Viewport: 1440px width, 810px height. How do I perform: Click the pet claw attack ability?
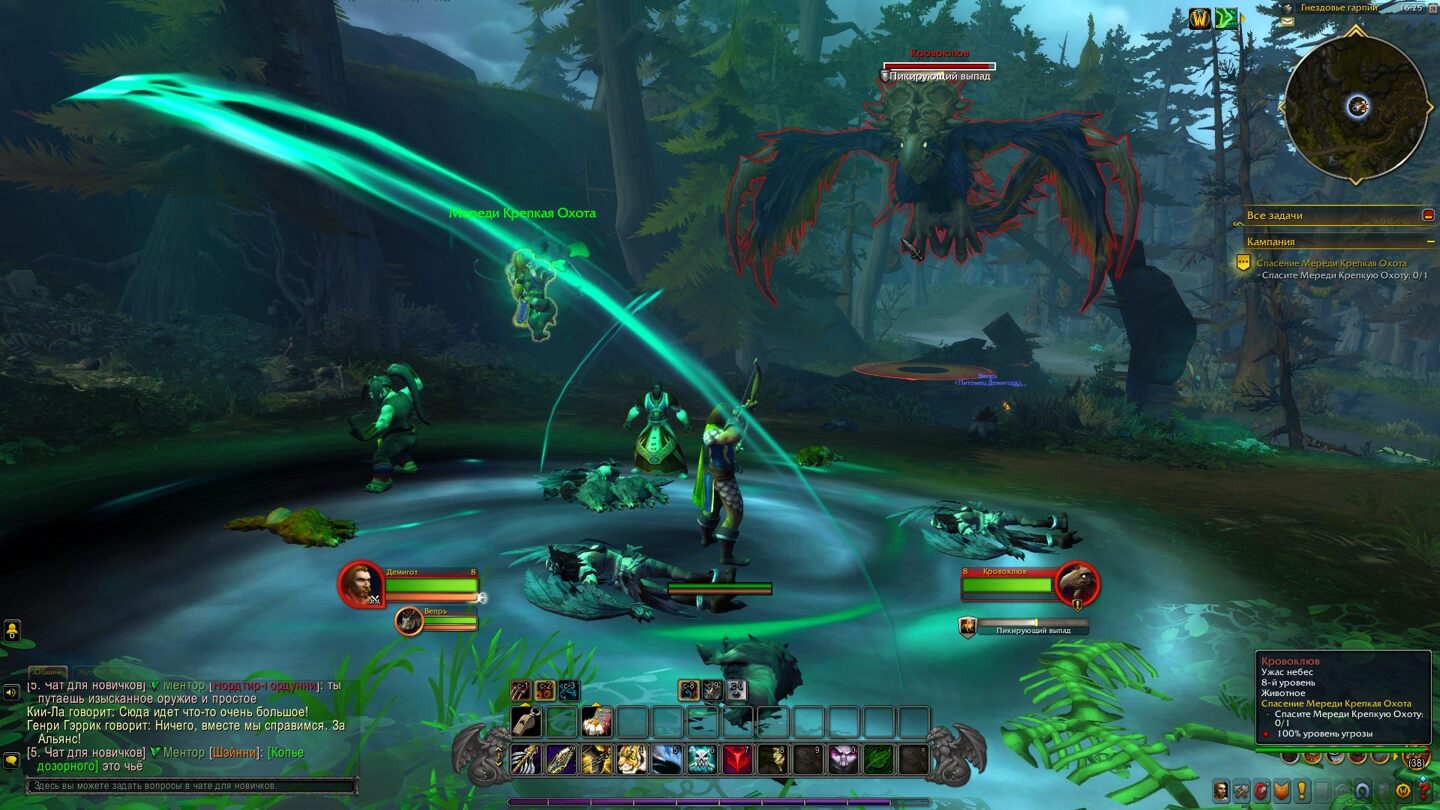pos(520,690)
